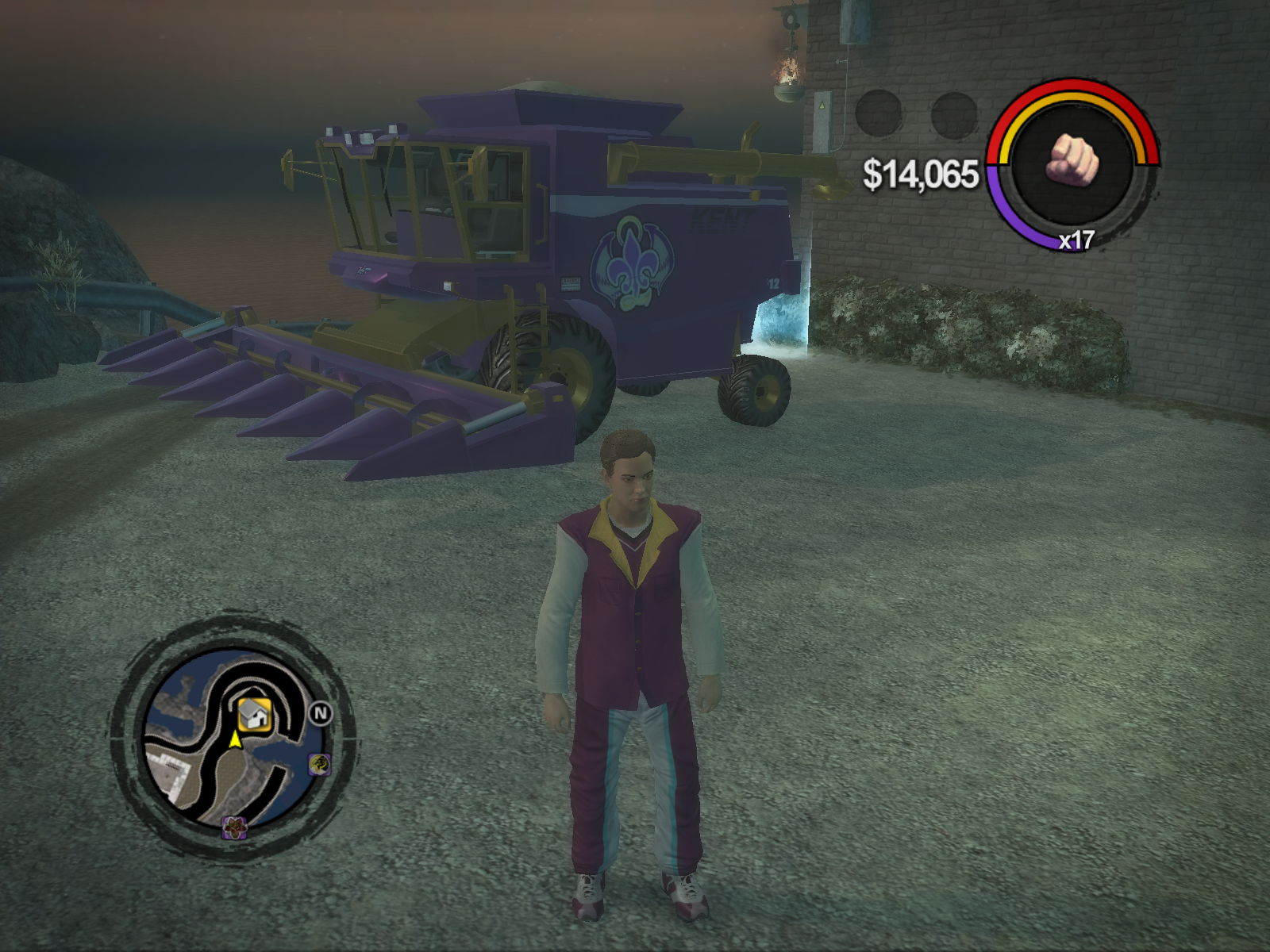Click the yellow house crib marker
Screen dimensions: 1270x952
(x=255, y=713)
